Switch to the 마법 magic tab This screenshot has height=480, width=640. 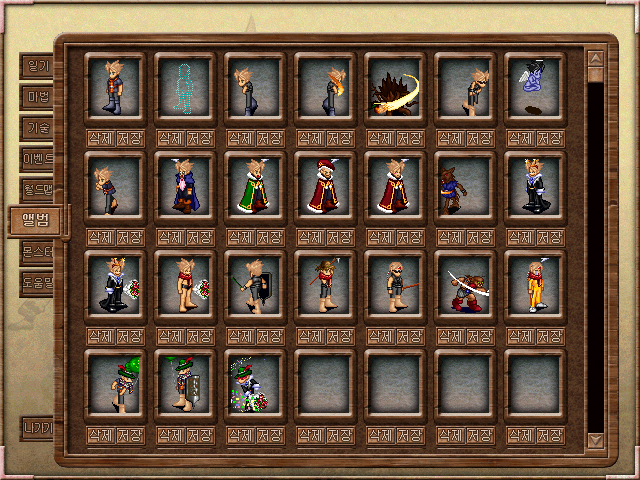click(x=37, y=97)
